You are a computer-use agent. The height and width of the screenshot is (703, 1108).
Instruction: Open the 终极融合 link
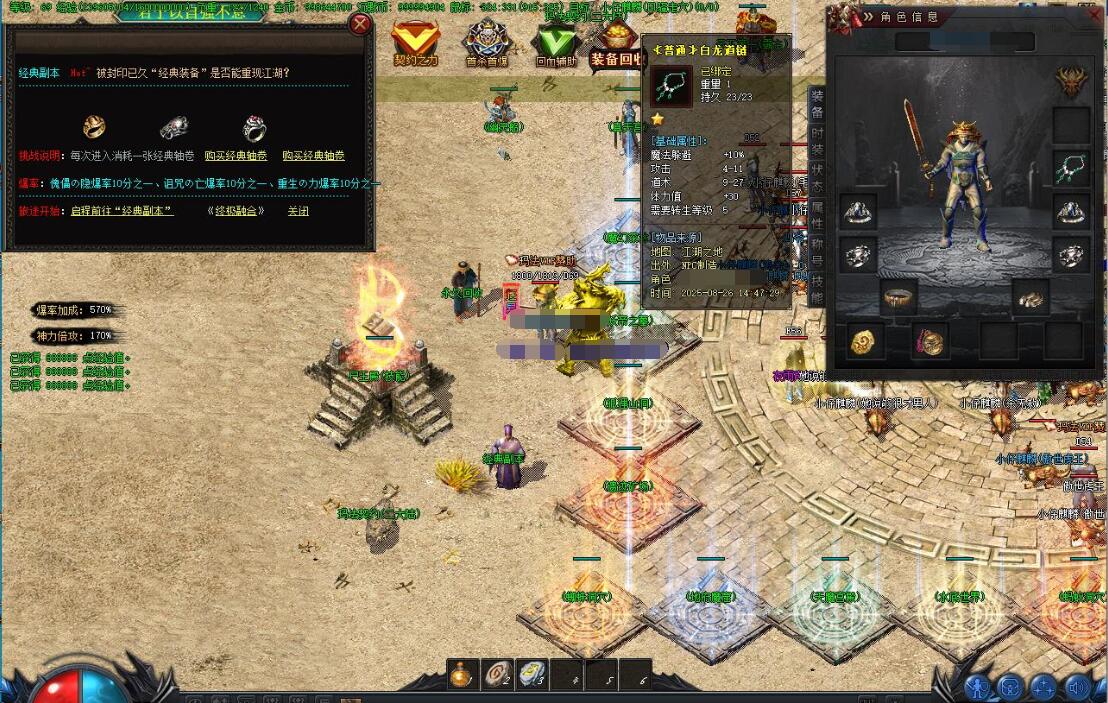[x=236, y=211]
